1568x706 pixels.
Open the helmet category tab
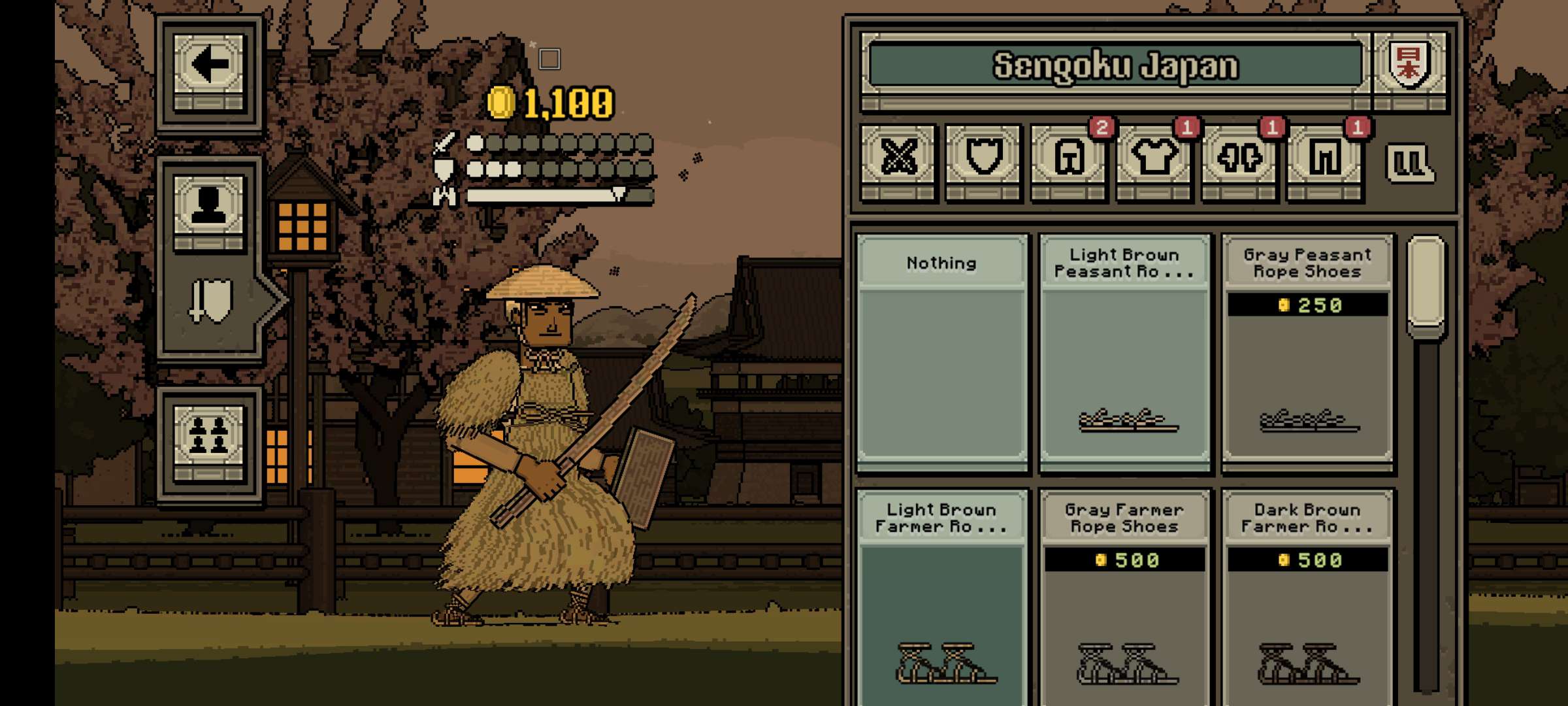coord(1070,158)
